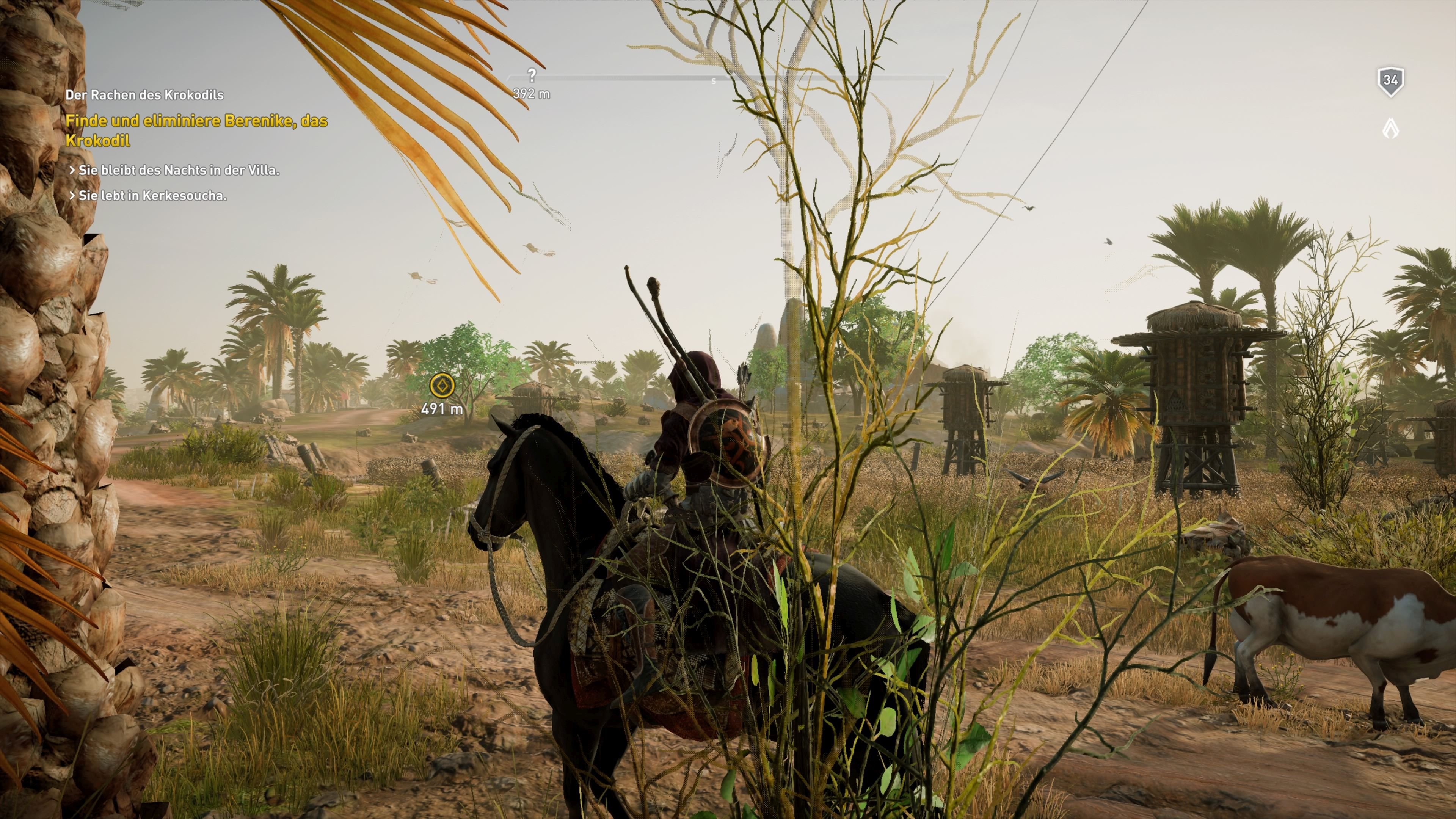Select the question mark location marker on compass
This screenshot has width=1456, height=819.
click(x=532, y=72)
